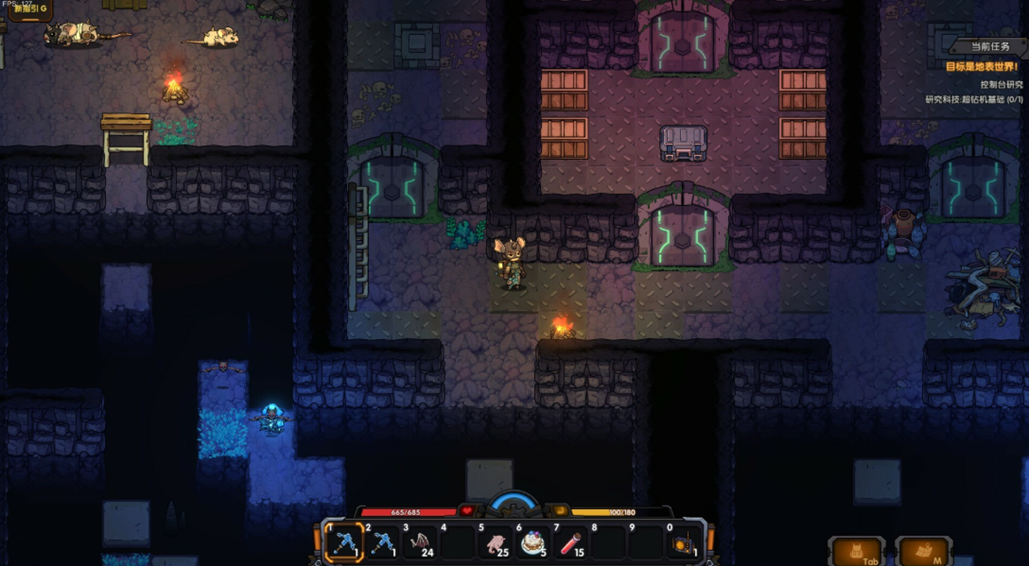
Task: Click the control console research quest entry
Action: click(x=986, y=84)
